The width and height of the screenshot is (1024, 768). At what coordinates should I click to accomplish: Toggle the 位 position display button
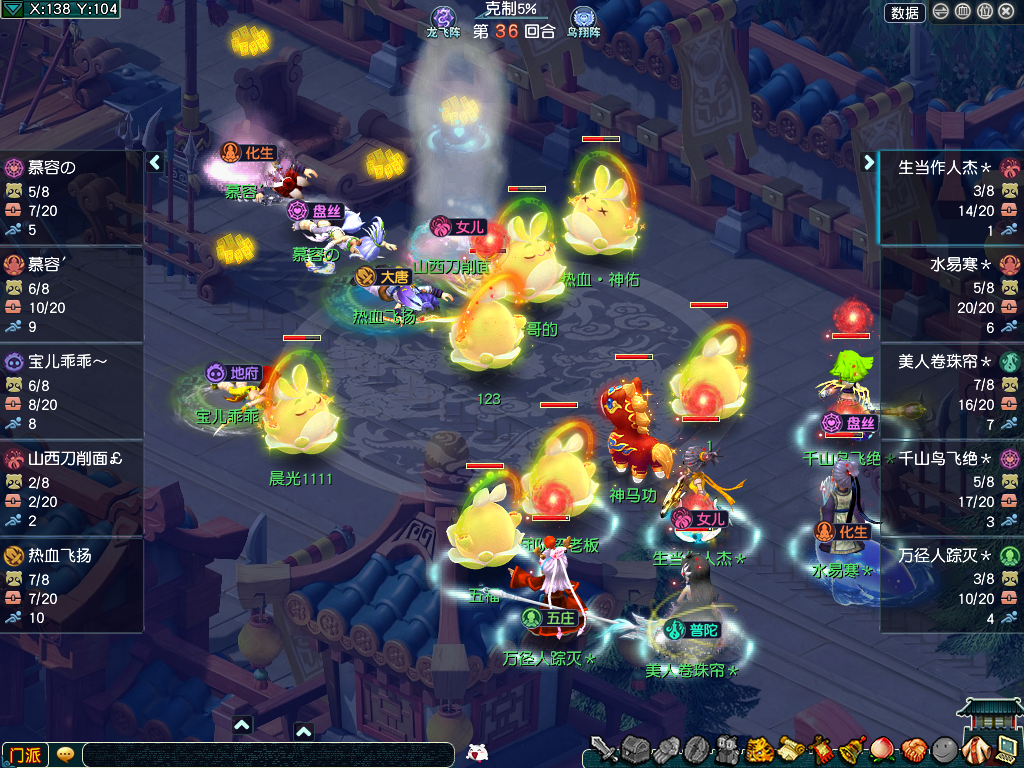click(984, 12)
